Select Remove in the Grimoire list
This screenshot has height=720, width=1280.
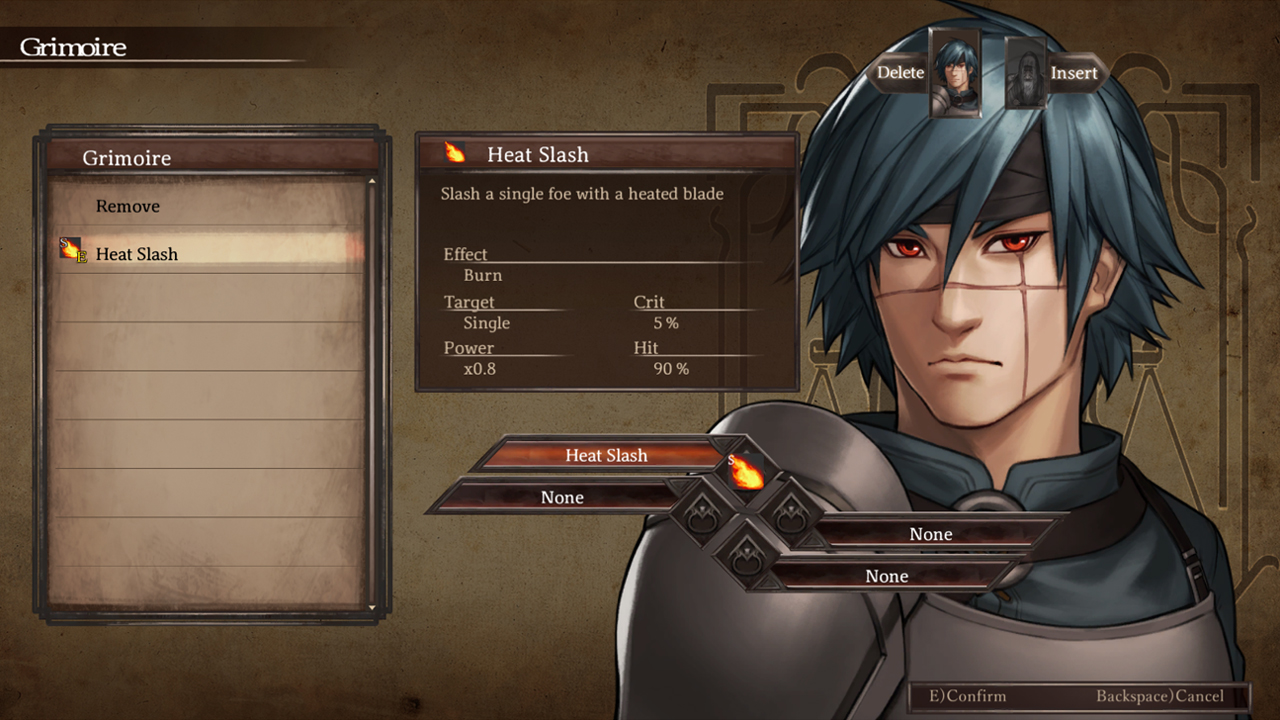128,206
